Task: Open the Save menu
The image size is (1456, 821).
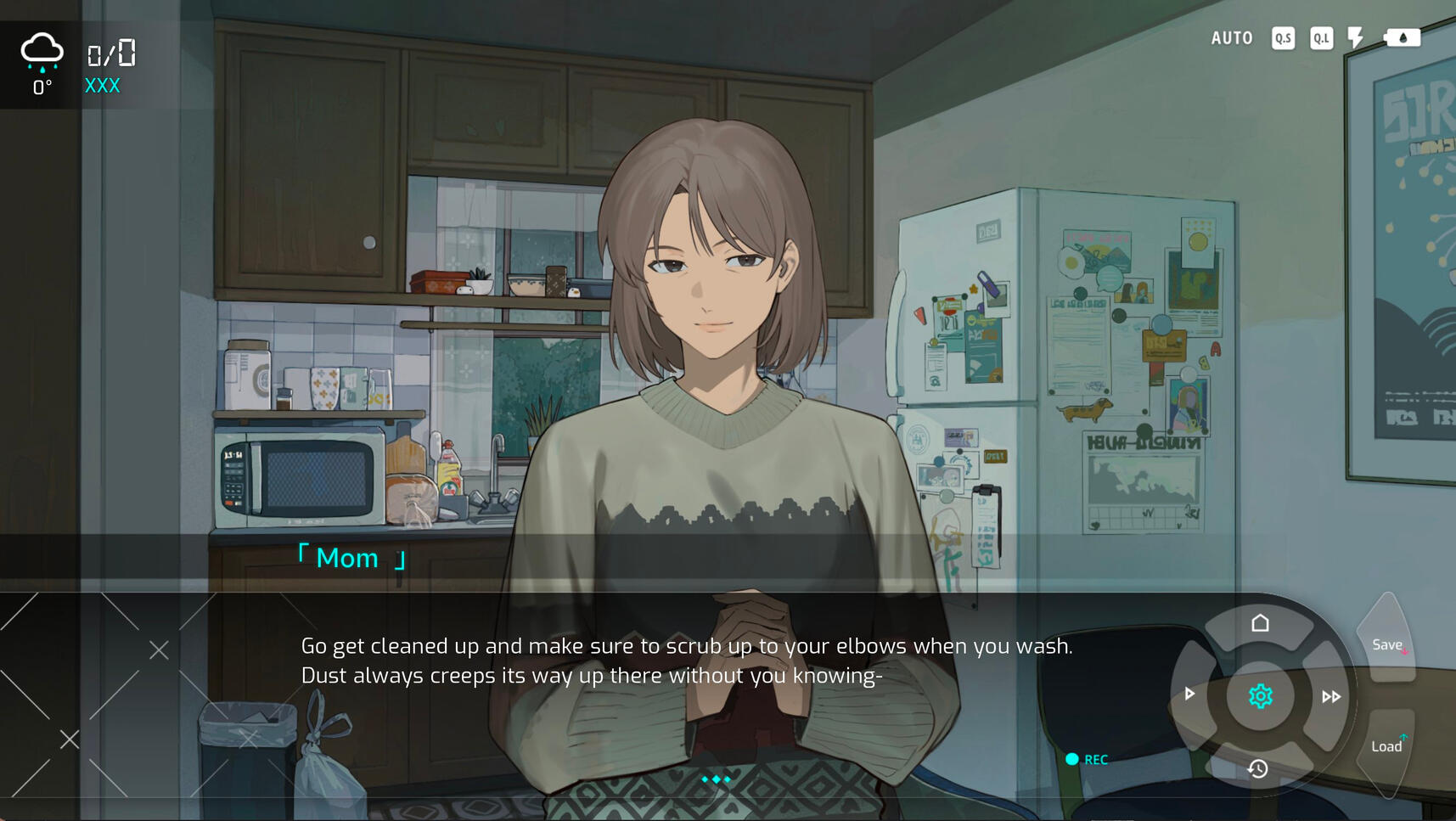Action: tap(1387, 645)
